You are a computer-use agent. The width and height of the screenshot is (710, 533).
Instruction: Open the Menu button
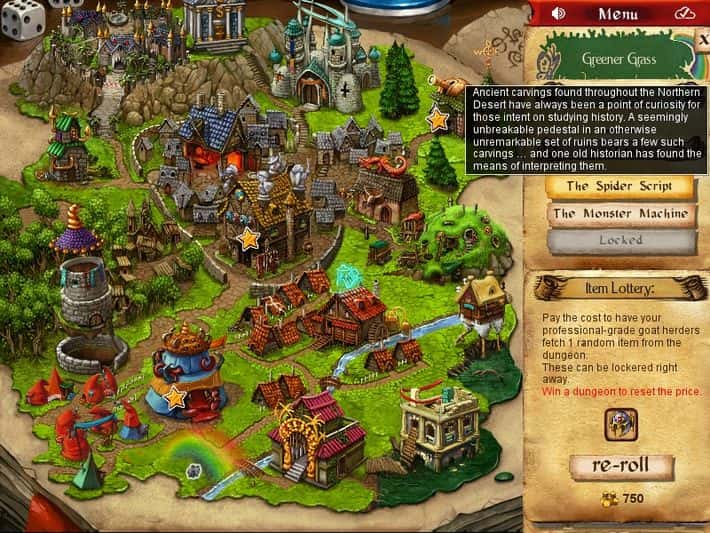(x=617, y=14)
